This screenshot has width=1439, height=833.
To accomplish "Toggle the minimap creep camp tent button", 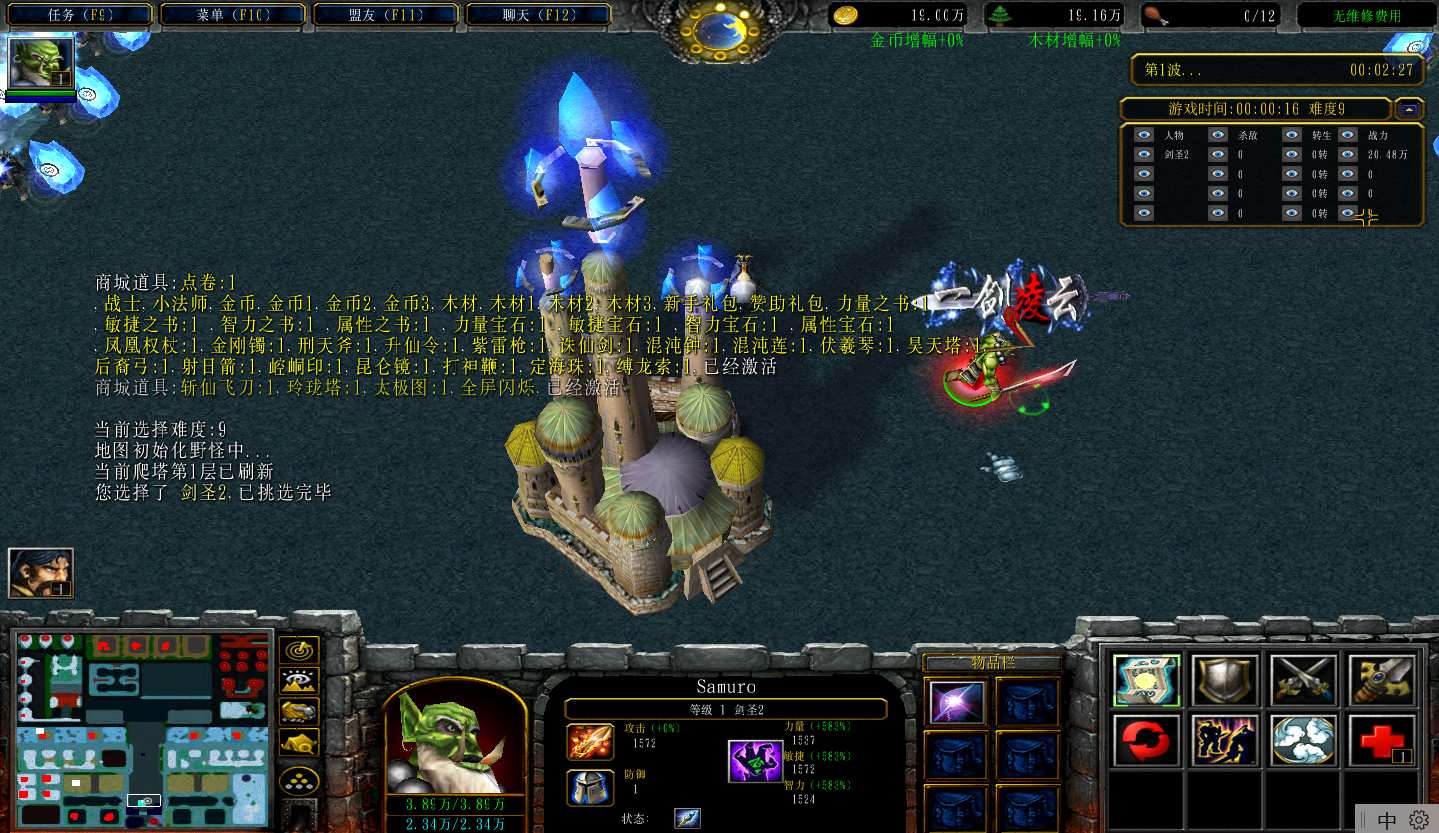I will 299,742.
